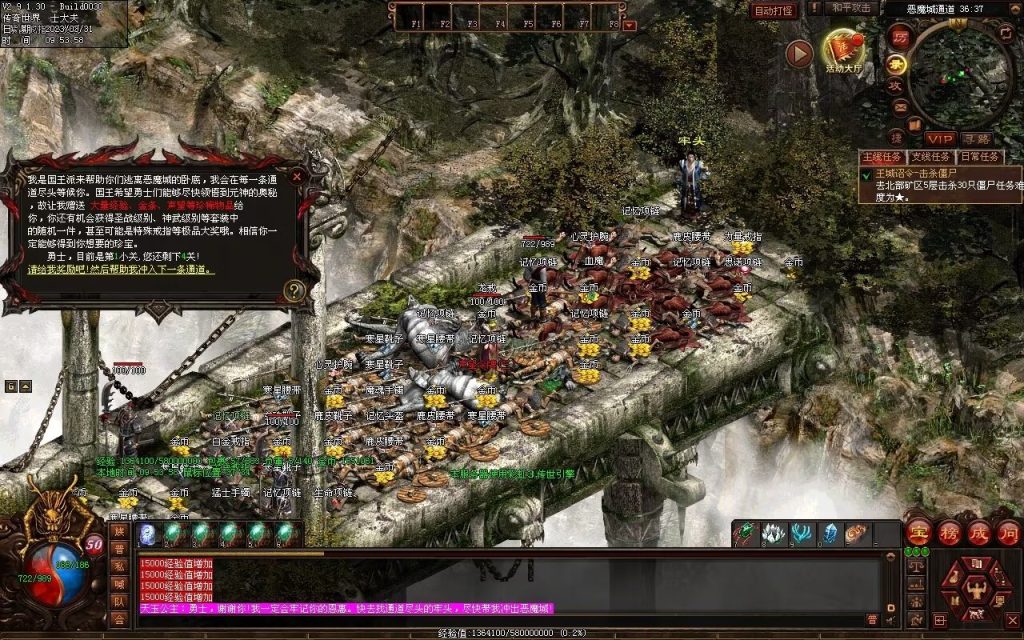Open the VIP panel button
The width and height of the screenshot is (1024, 640).
click(x=939, y=138)
